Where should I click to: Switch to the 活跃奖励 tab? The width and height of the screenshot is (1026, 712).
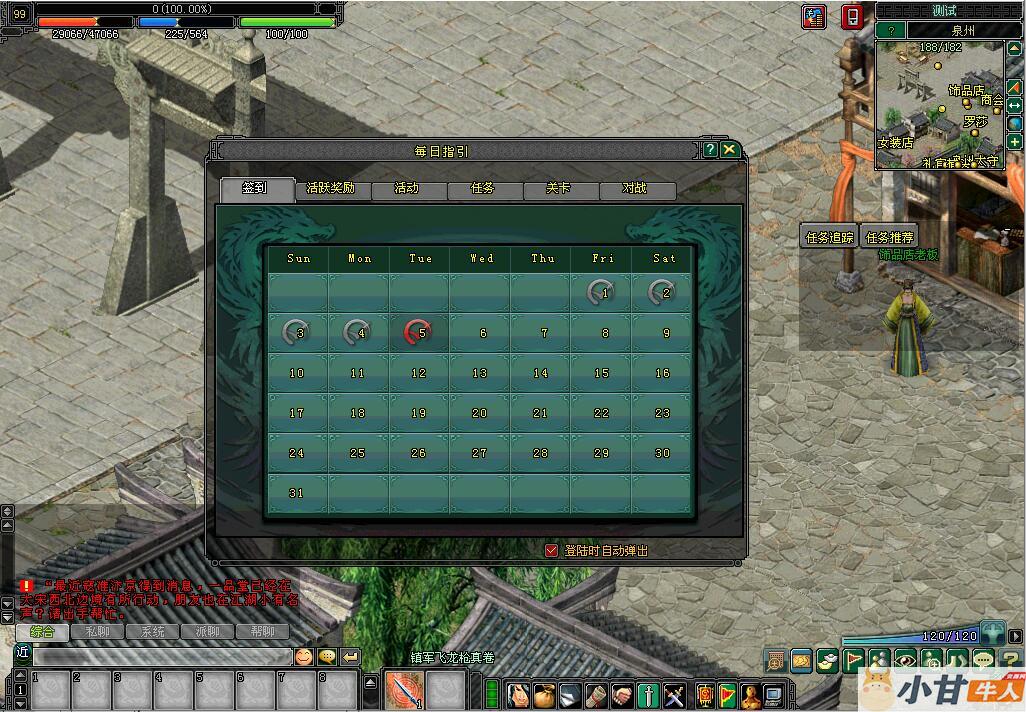tap(332, 189)
